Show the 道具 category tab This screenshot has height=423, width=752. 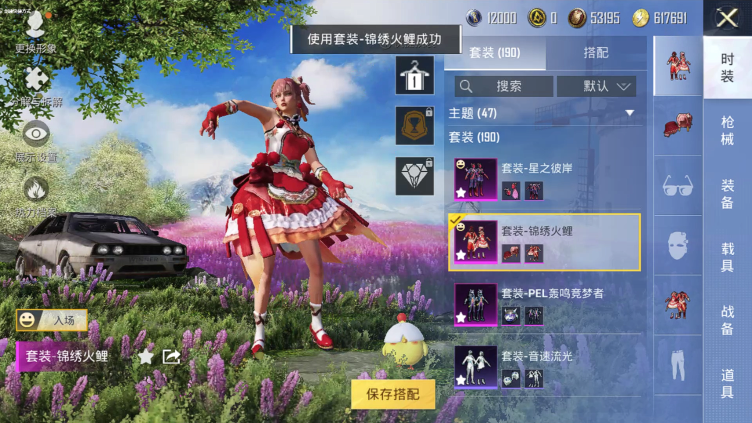click(727, 382)
